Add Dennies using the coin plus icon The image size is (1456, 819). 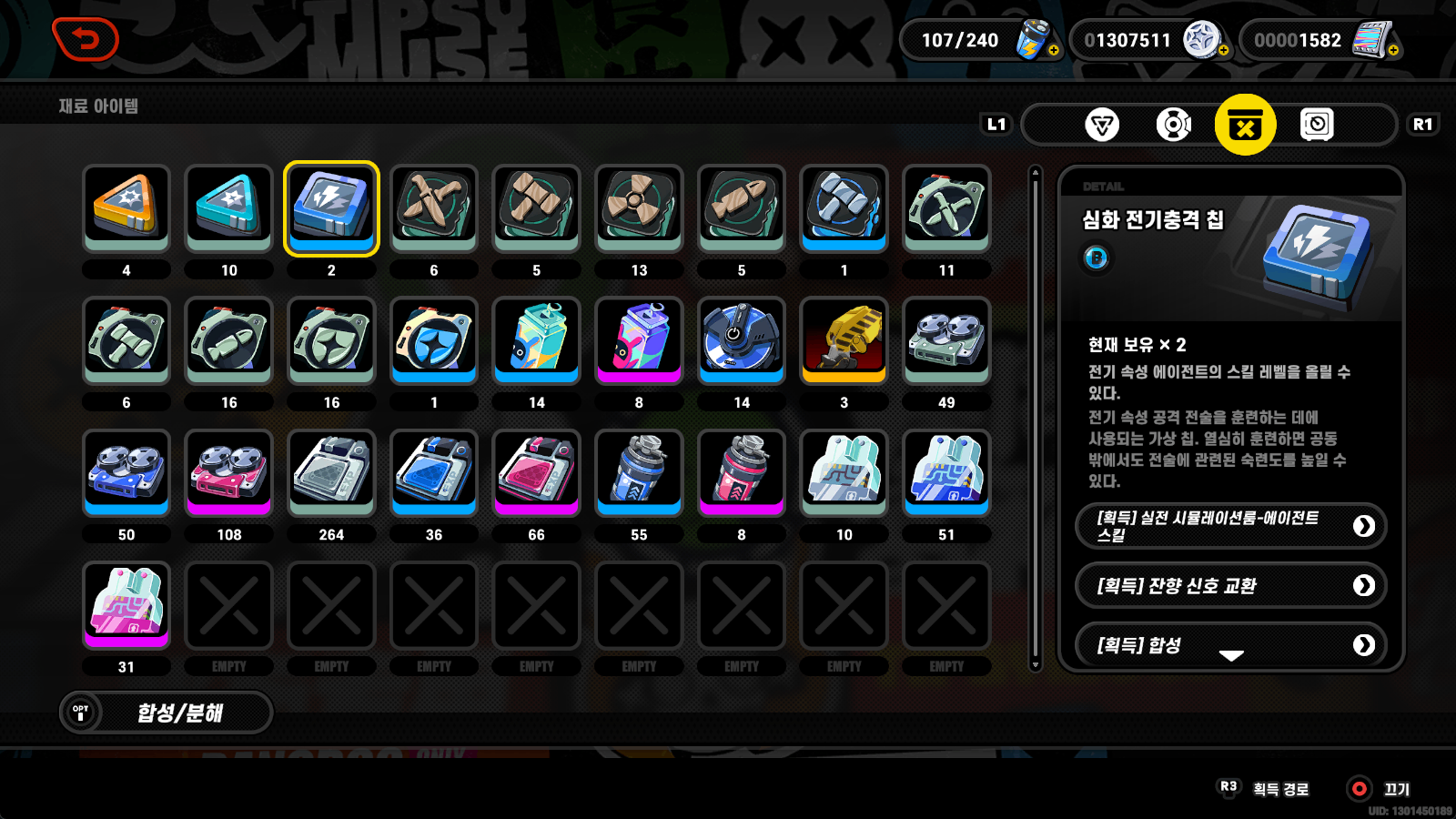(1224, 51)
